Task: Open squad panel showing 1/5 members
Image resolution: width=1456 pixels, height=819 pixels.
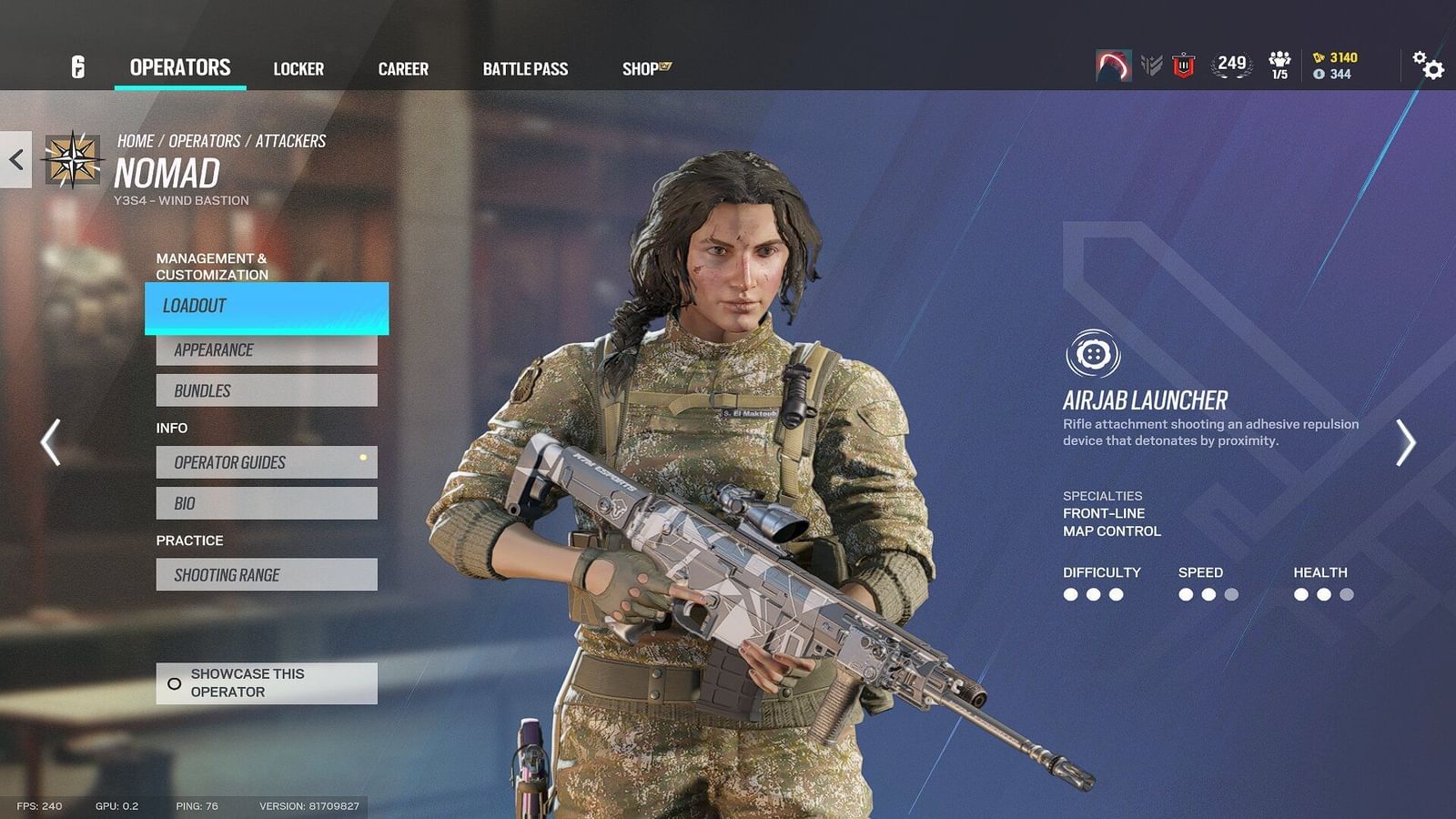Action: tap(1280, 66)
